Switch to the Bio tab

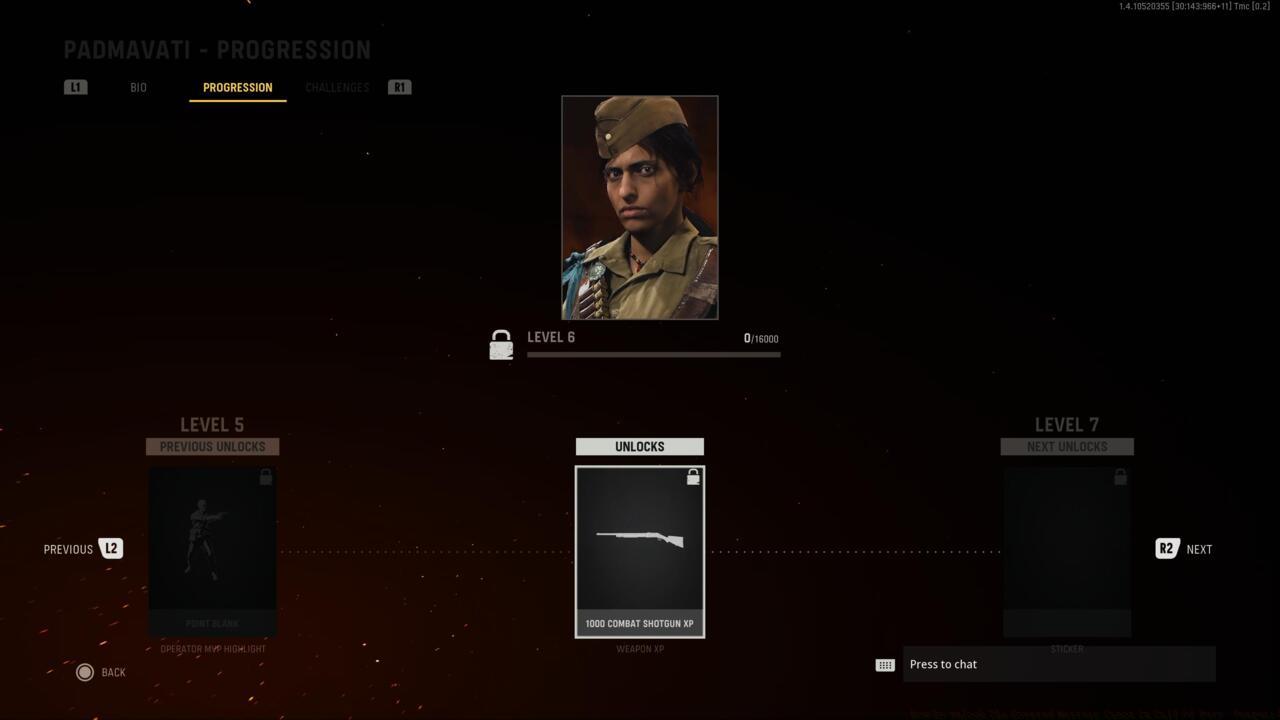pyautogui.click(x=138, y=87)
